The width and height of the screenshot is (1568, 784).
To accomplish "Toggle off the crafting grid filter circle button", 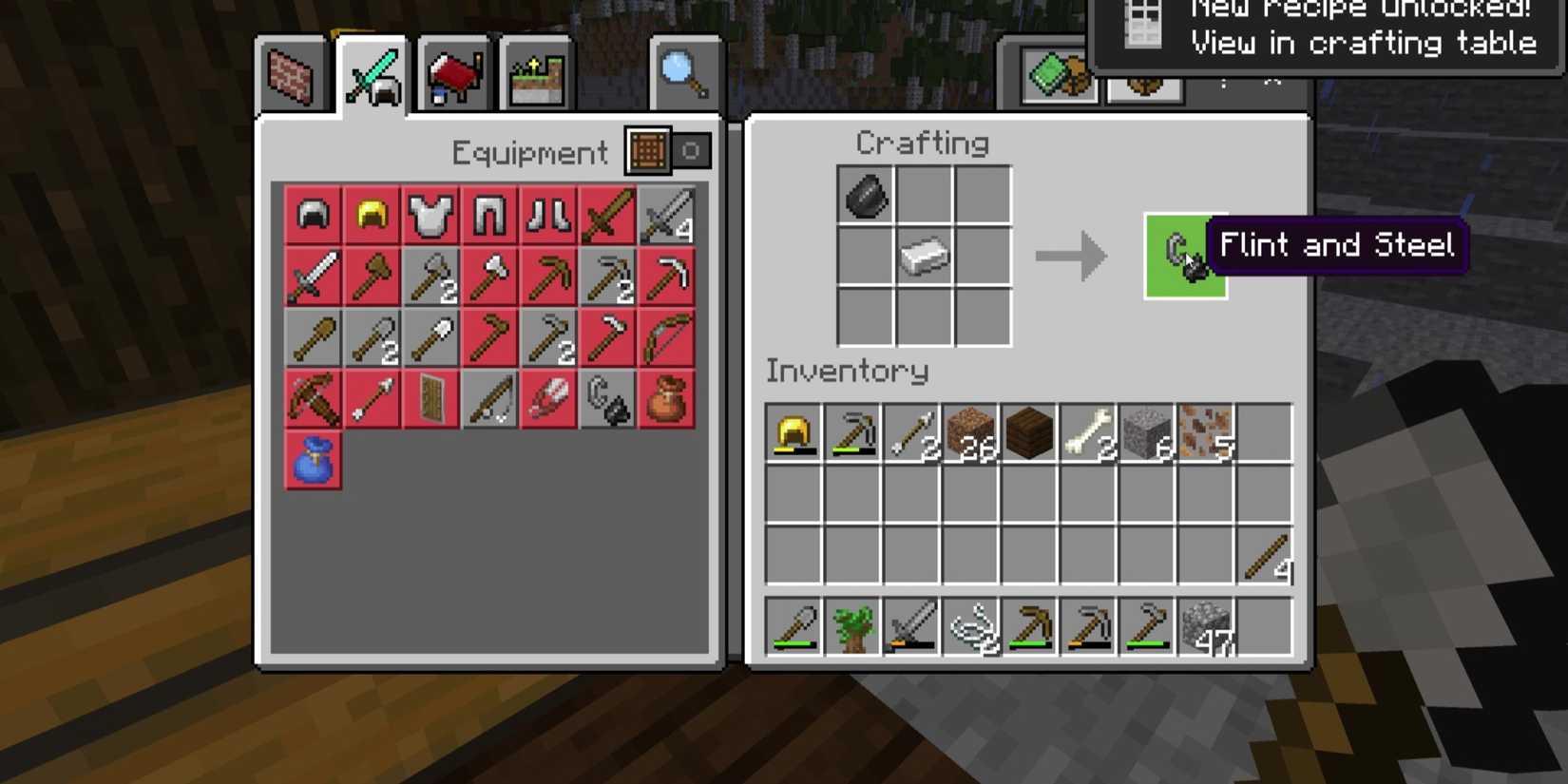I will coord(693,151).
